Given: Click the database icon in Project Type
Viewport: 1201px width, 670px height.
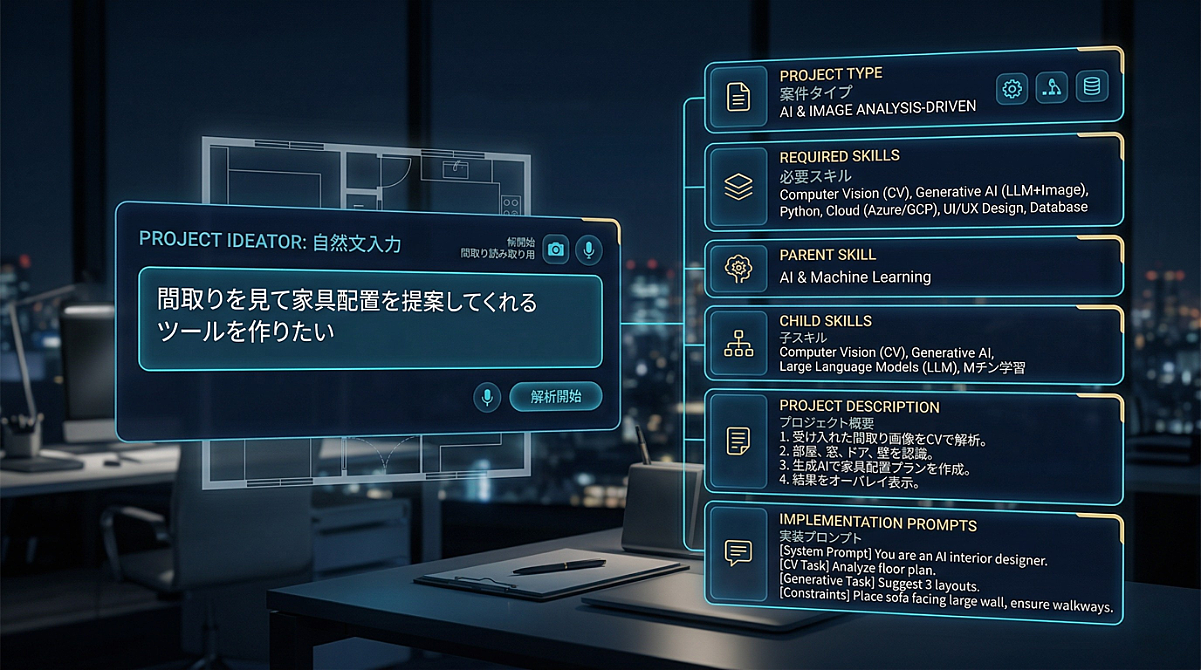Looking at the screenshot, I should [1089, 89].
